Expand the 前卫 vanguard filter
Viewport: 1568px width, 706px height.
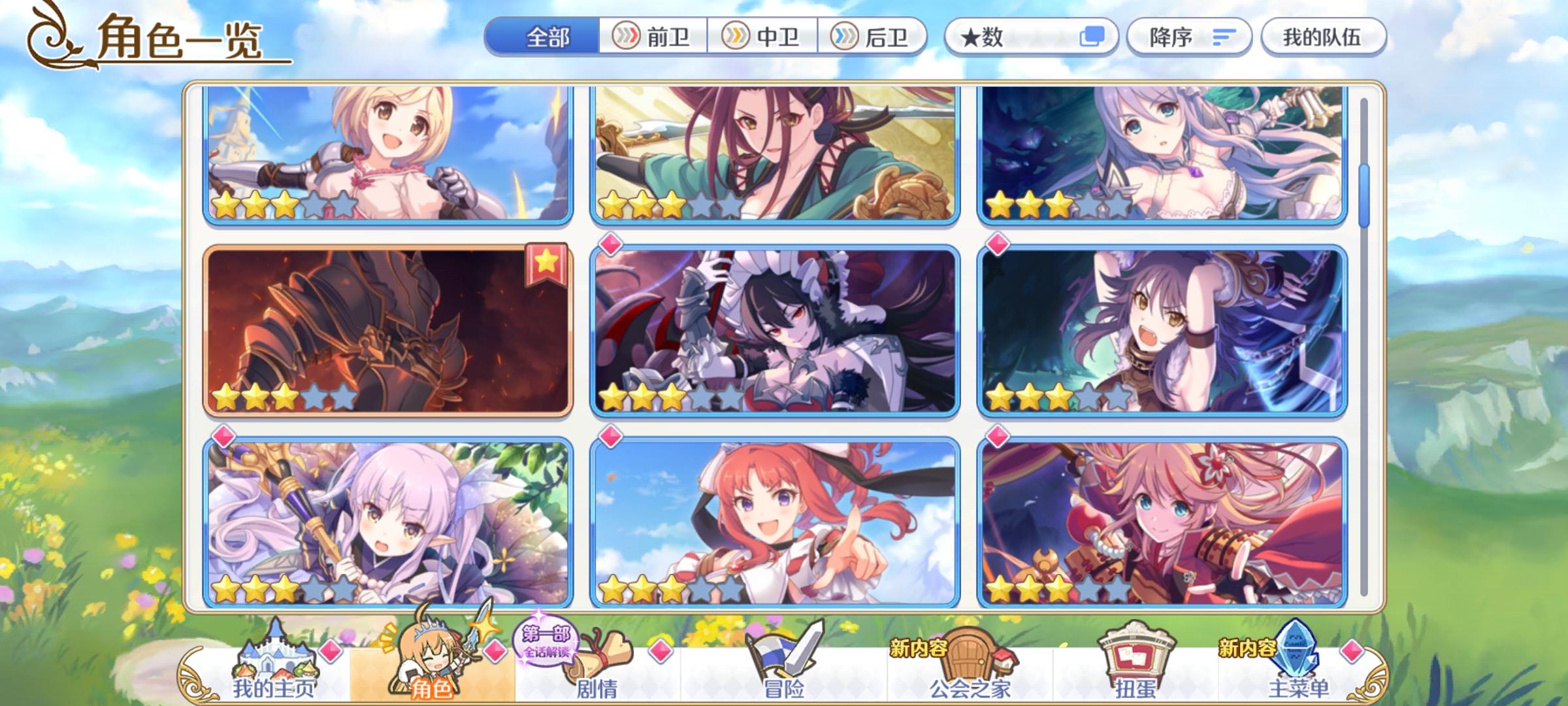pos(653,37)
